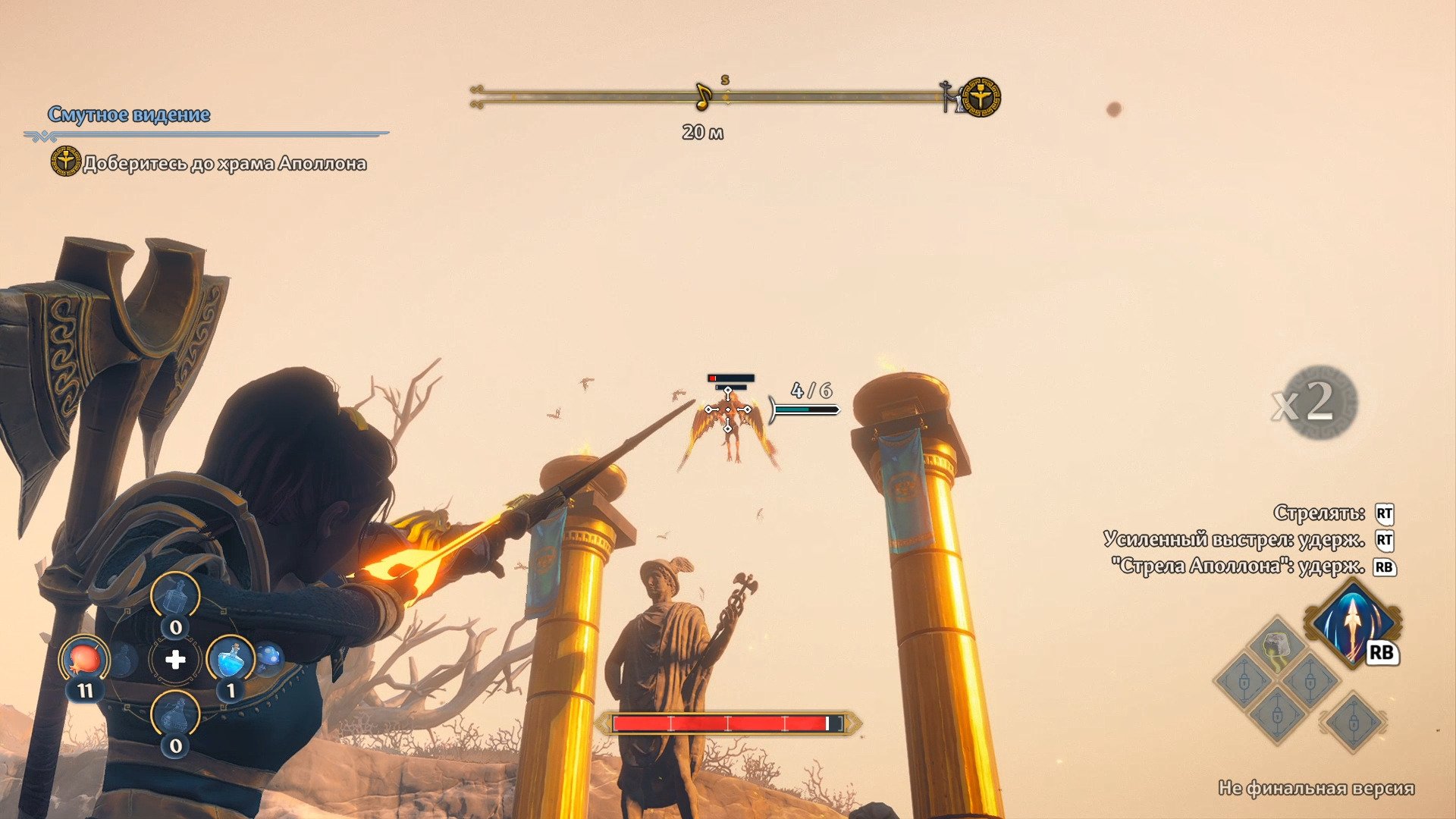Click the white plus at the wheel's center
The image size is (1456, 819).
tap(175, 660)
